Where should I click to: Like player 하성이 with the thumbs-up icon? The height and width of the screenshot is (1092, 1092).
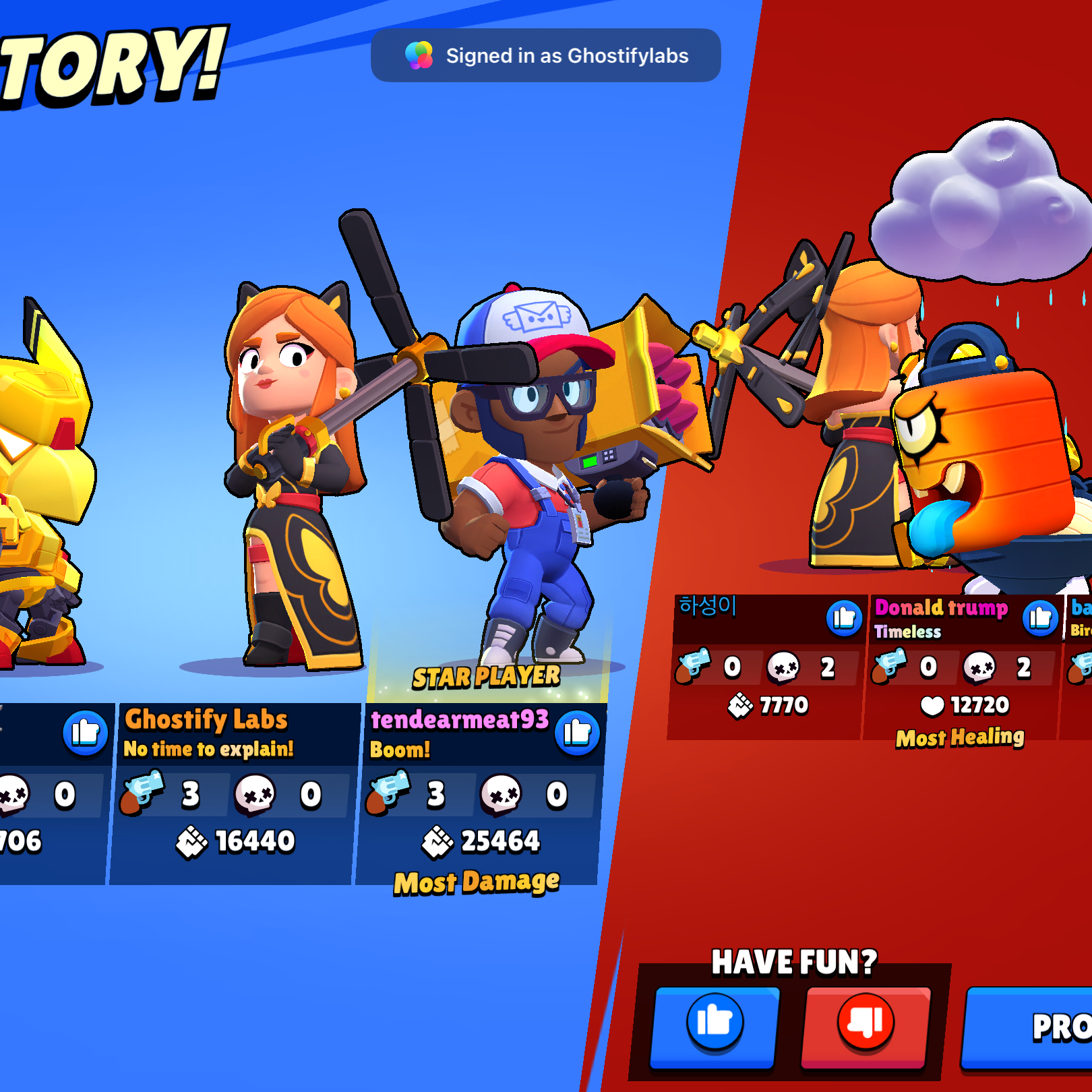tap(844, 617)
